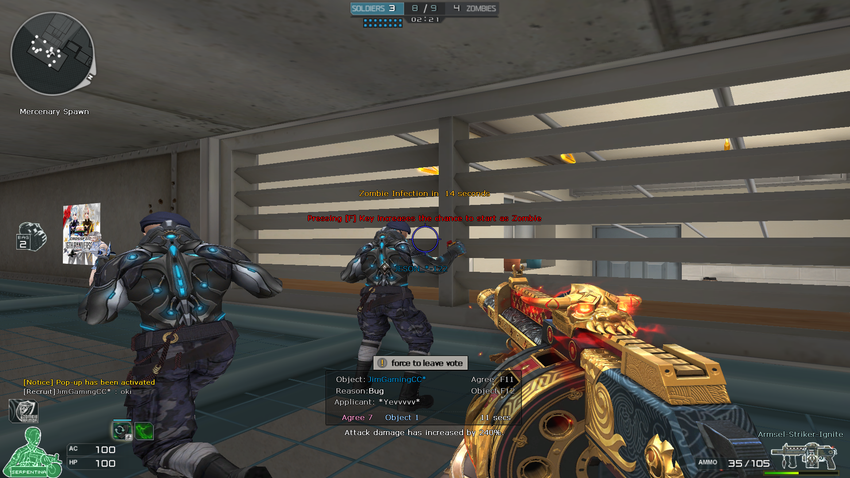Click the force to leave vote header
The image size is (850, 478).
click(x=419, y=363)
